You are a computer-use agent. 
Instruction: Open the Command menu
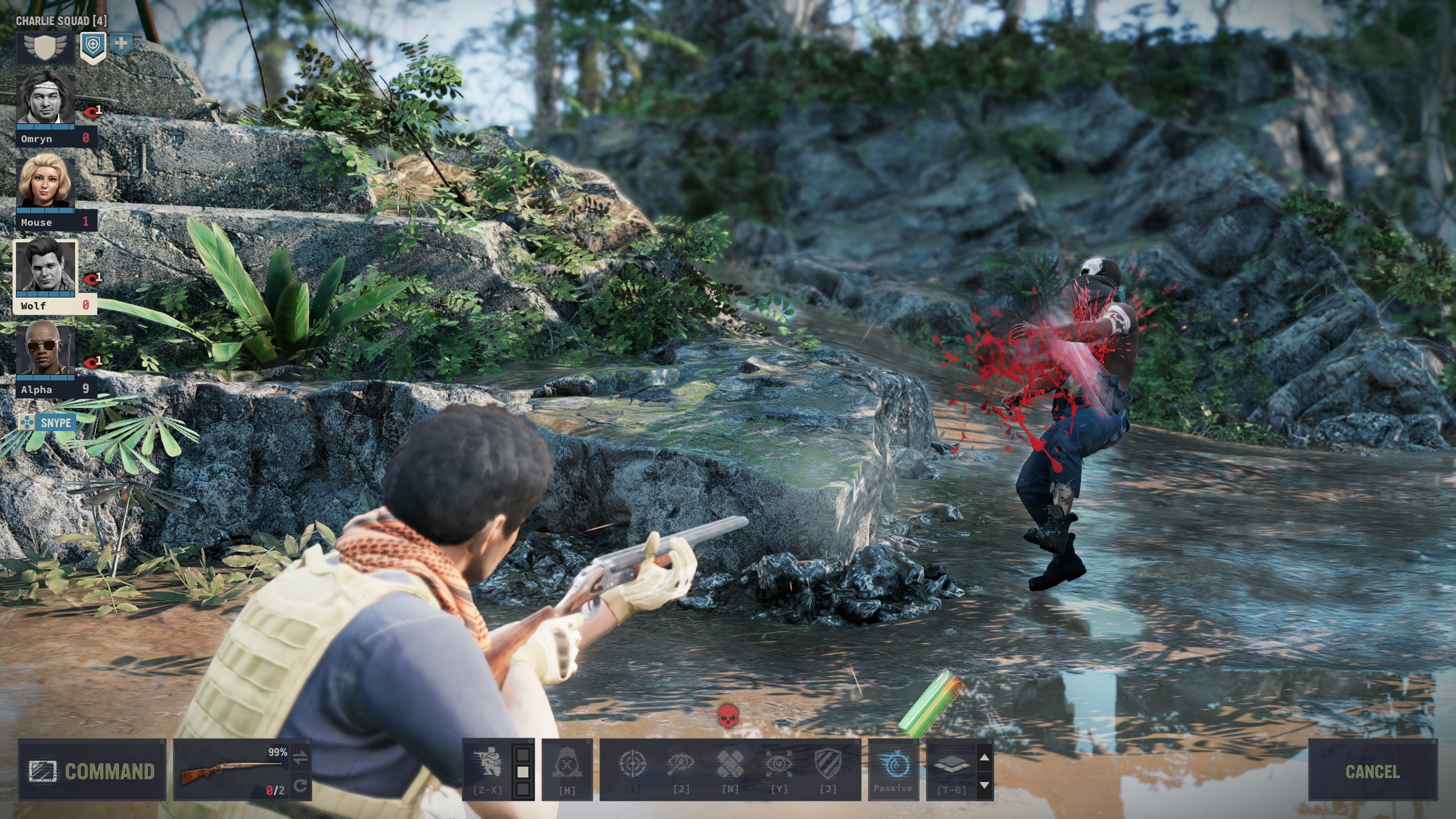pos(92,771)
